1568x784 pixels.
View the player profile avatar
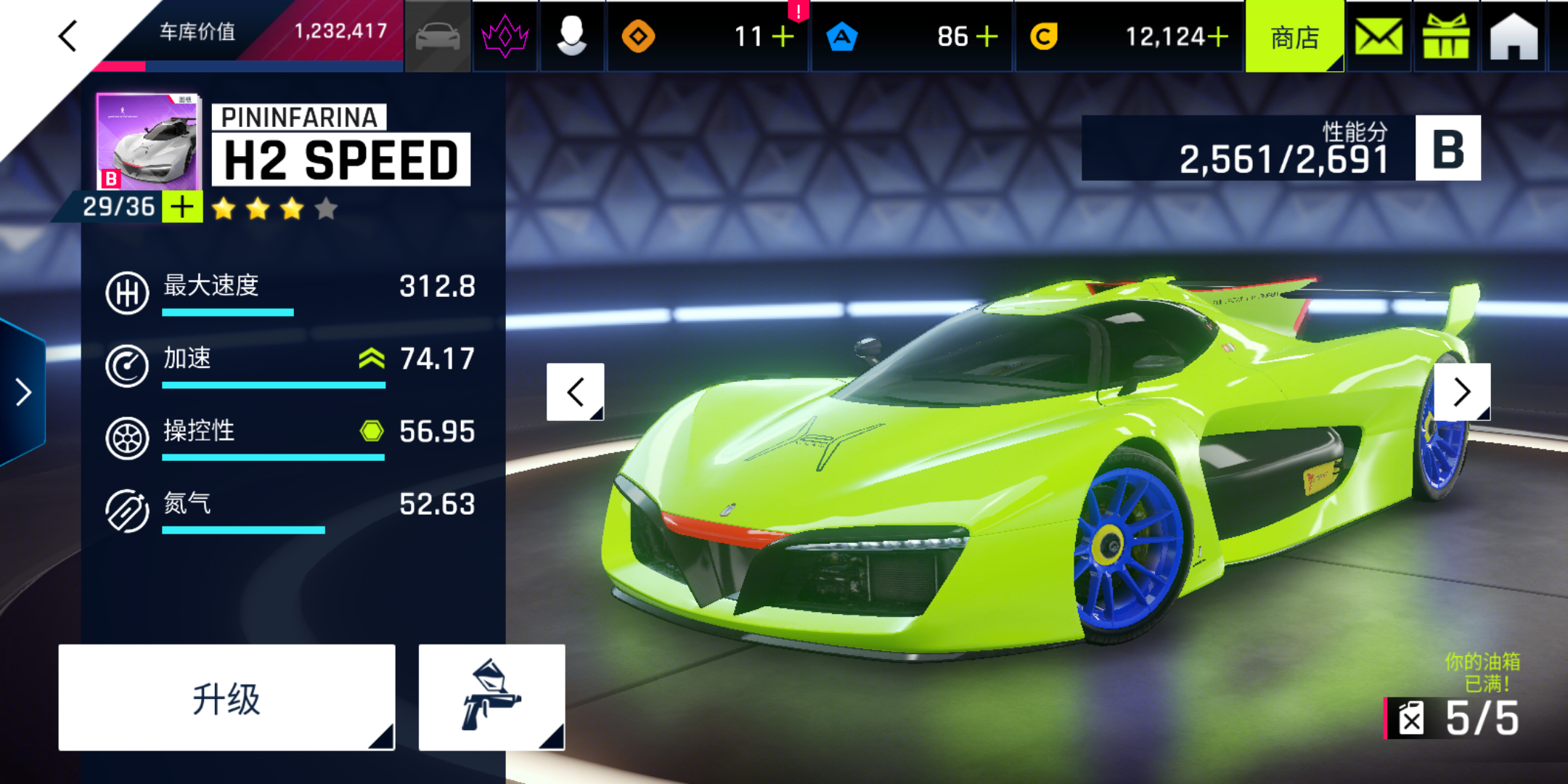click(572, 36)
